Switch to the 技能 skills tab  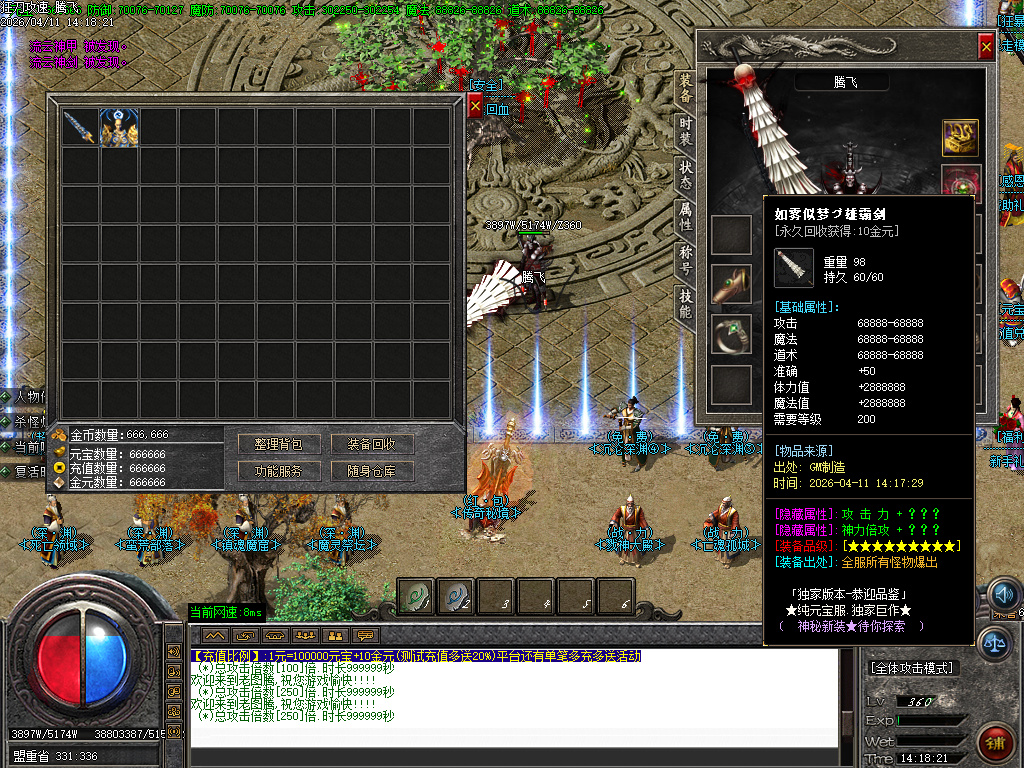coord(685,303)
